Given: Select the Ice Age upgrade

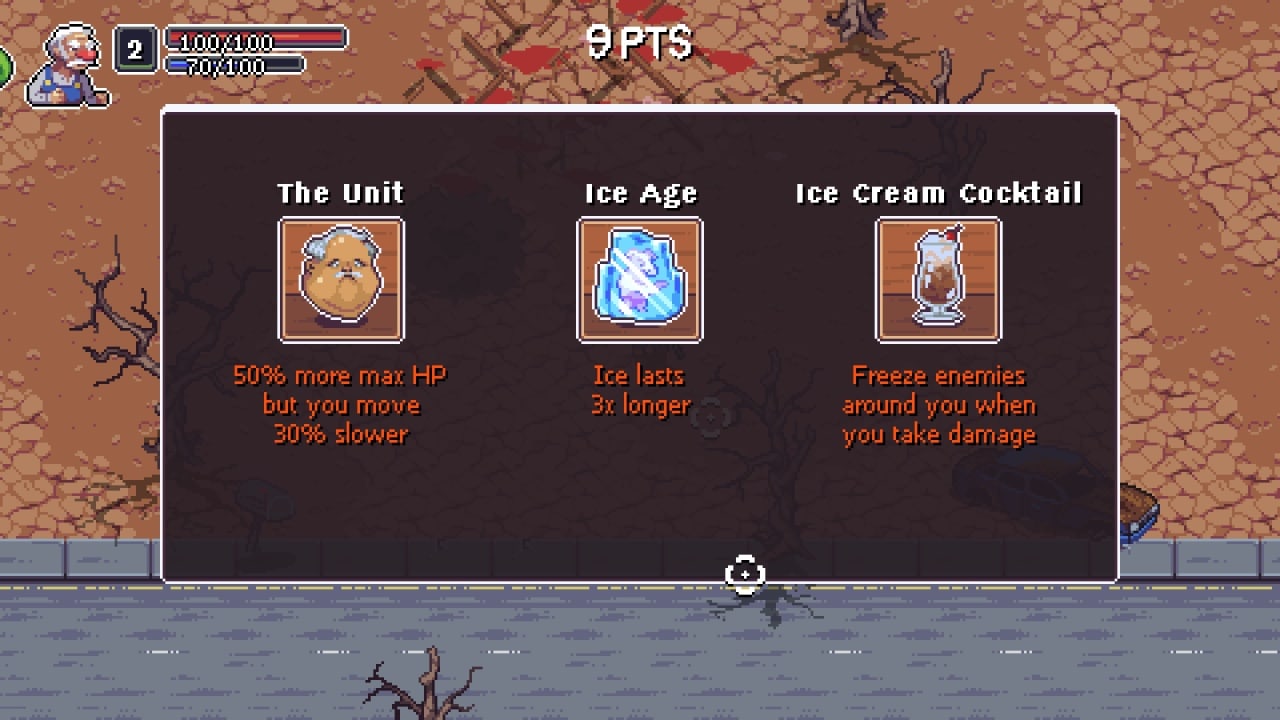Looking at the screenshot, I should pyautogui.click(x=640, y=280).
